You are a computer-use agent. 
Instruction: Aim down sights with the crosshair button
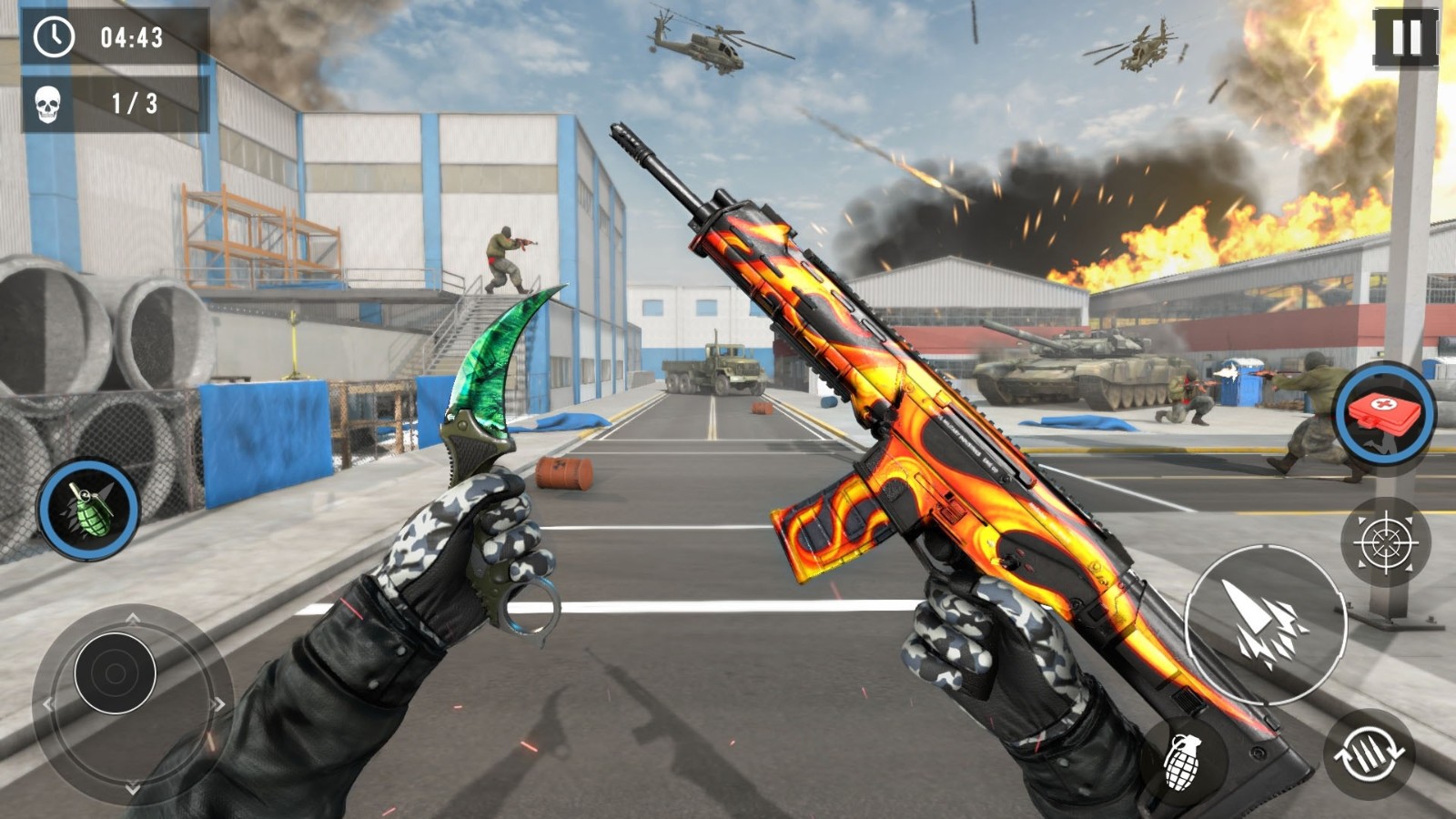coord(1385,542)
